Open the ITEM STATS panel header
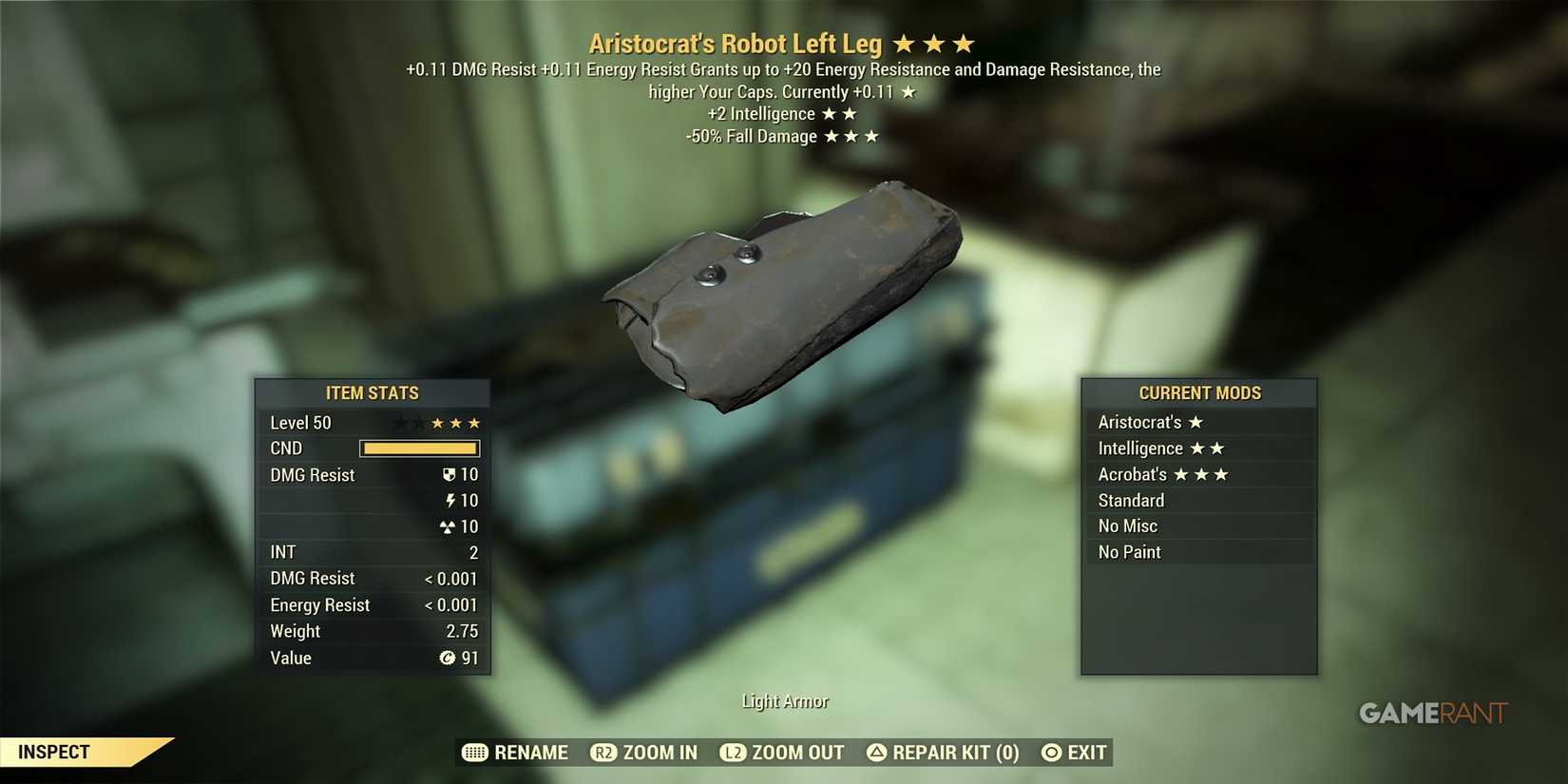This screenshot has height=784, width=1568. click(373, 392)
